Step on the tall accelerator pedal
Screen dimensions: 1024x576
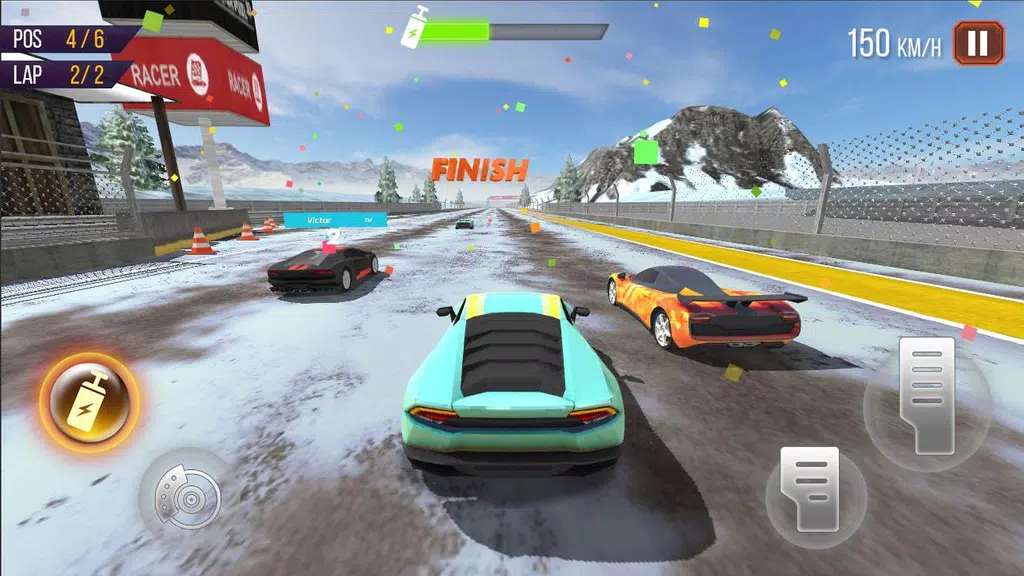click(926, 395)
